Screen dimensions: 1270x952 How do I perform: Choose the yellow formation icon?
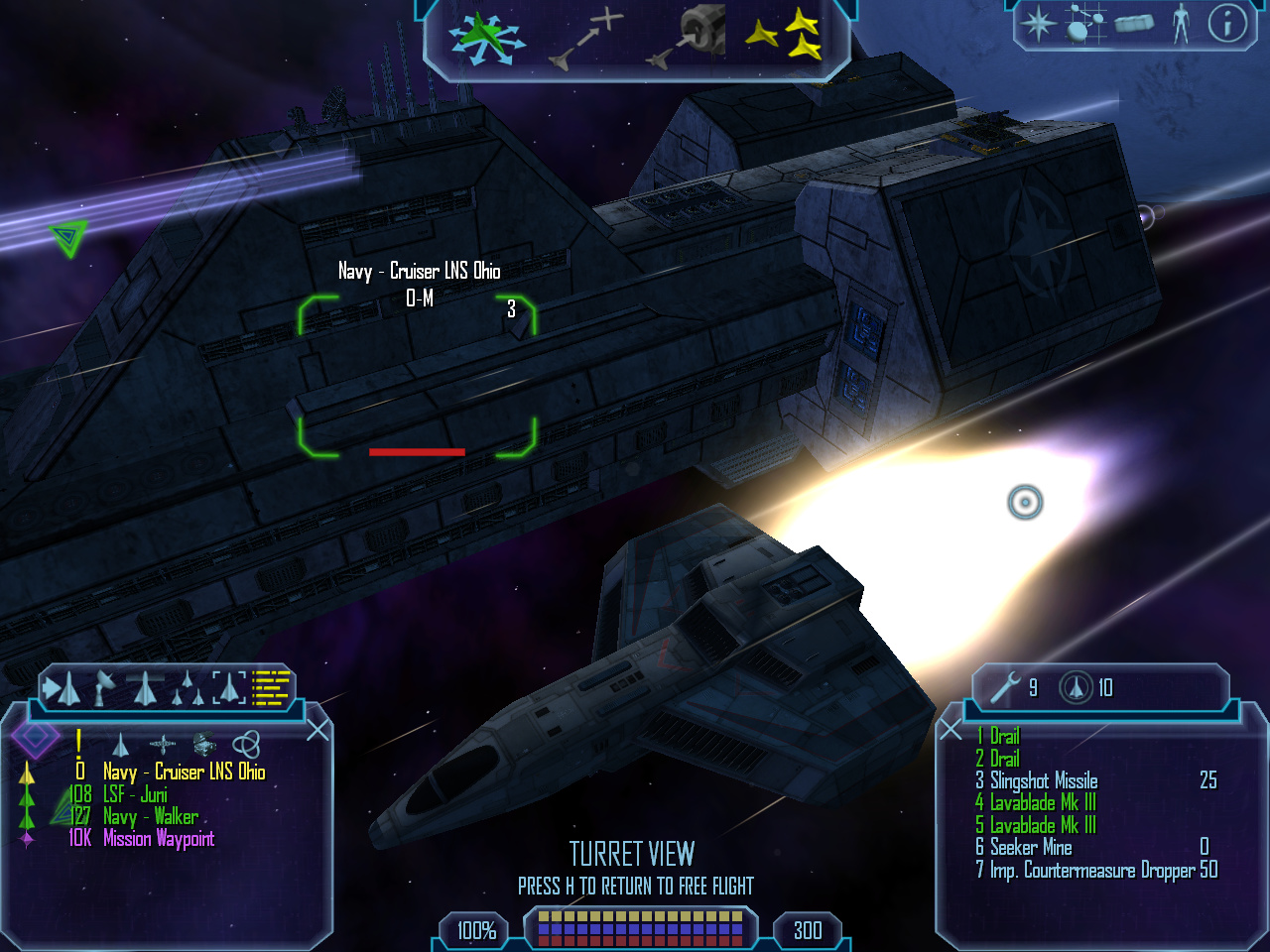[x=784, y=36]
